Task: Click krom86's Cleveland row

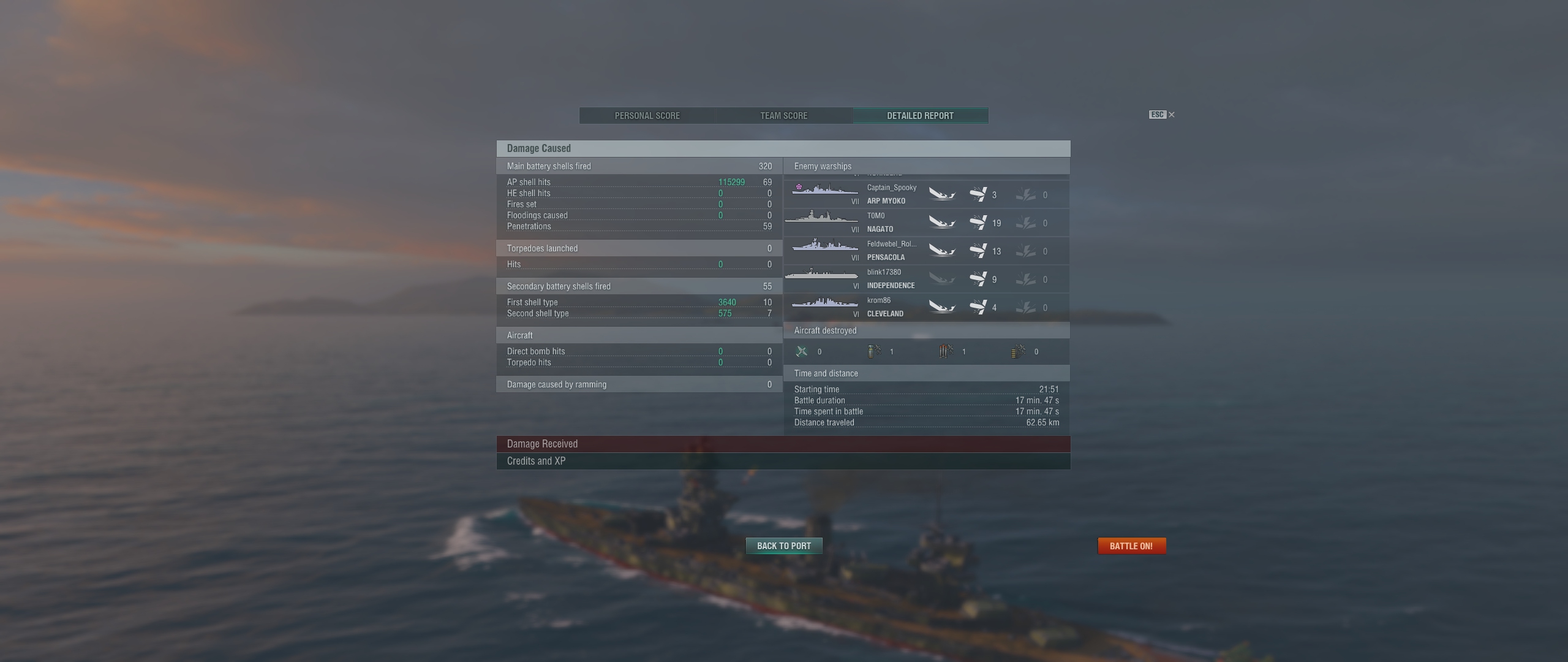Action: pyautogui.click(x=925, y=307)
